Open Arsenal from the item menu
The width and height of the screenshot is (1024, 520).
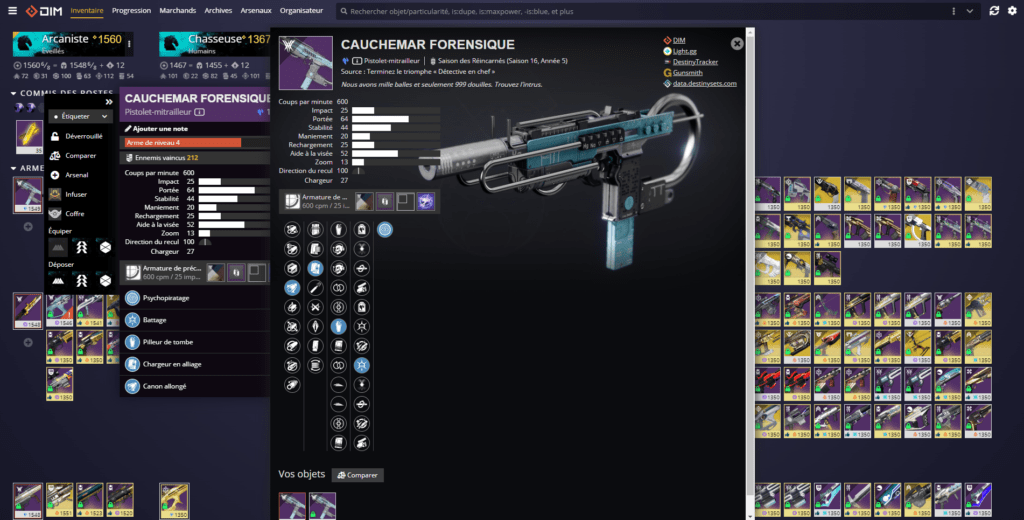point(77,175)
